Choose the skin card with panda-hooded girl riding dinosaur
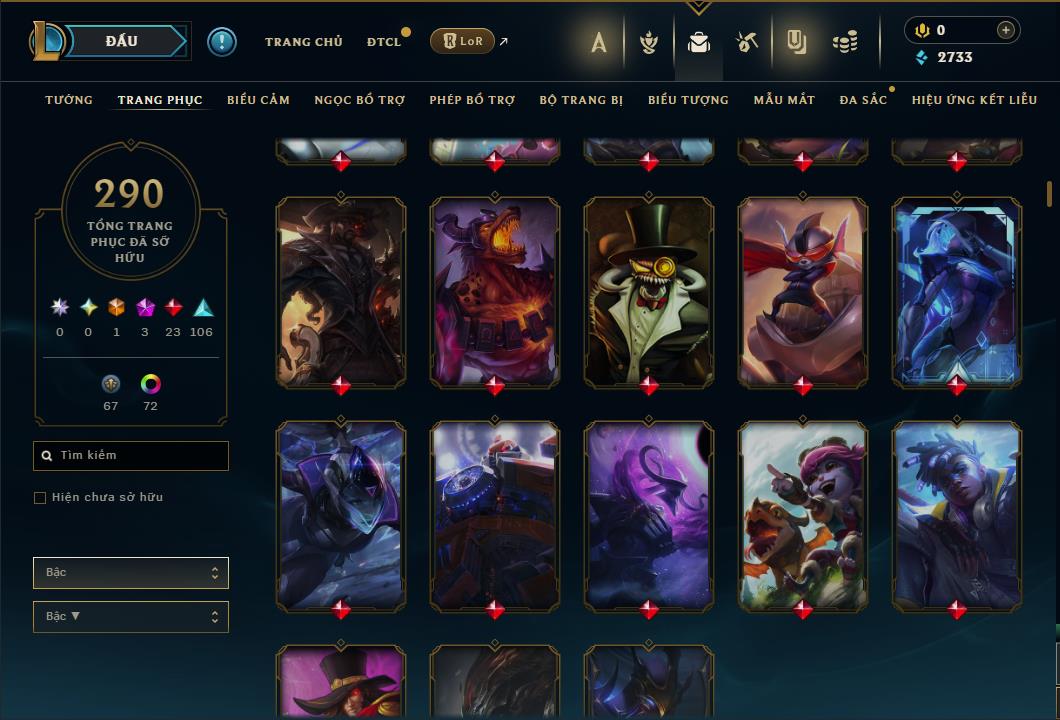Image resolution: width=1060 pixels, height=720 pixels. [x=803, y=514]
